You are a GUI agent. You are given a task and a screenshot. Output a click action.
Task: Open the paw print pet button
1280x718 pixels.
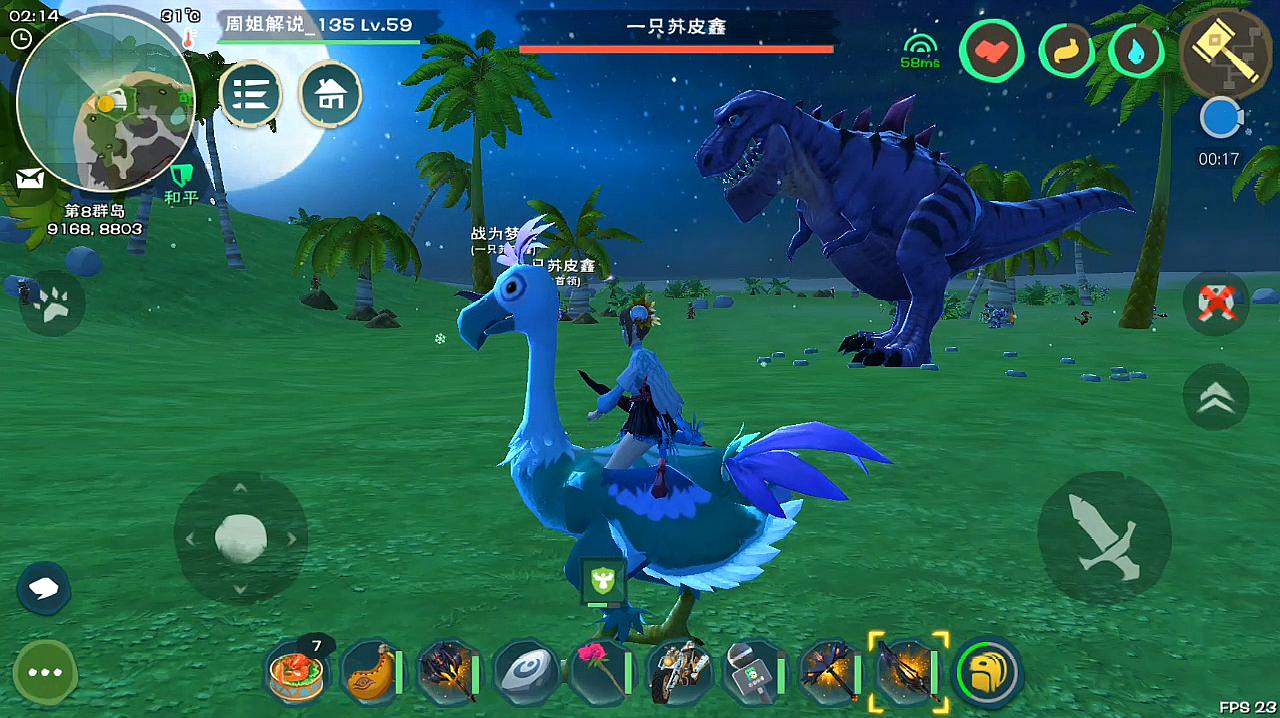(51, 303)
